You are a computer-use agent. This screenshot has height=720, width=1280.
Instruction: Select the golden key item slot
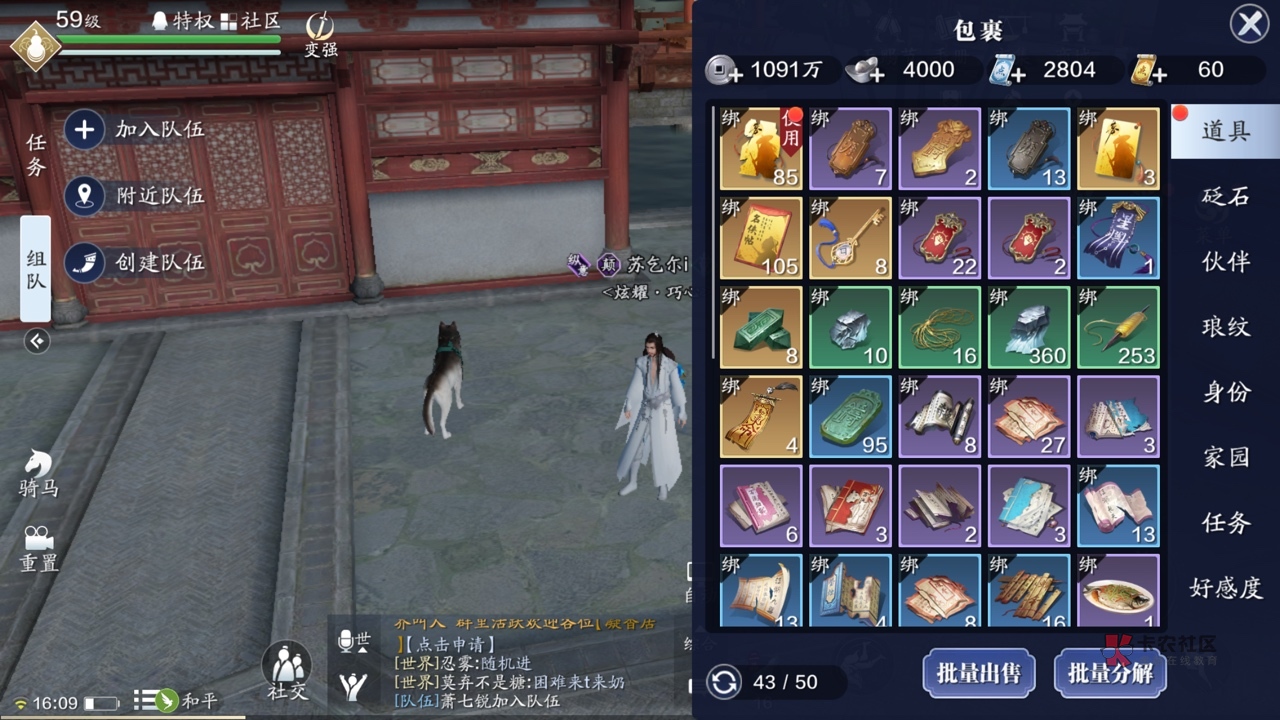(850, 238)
